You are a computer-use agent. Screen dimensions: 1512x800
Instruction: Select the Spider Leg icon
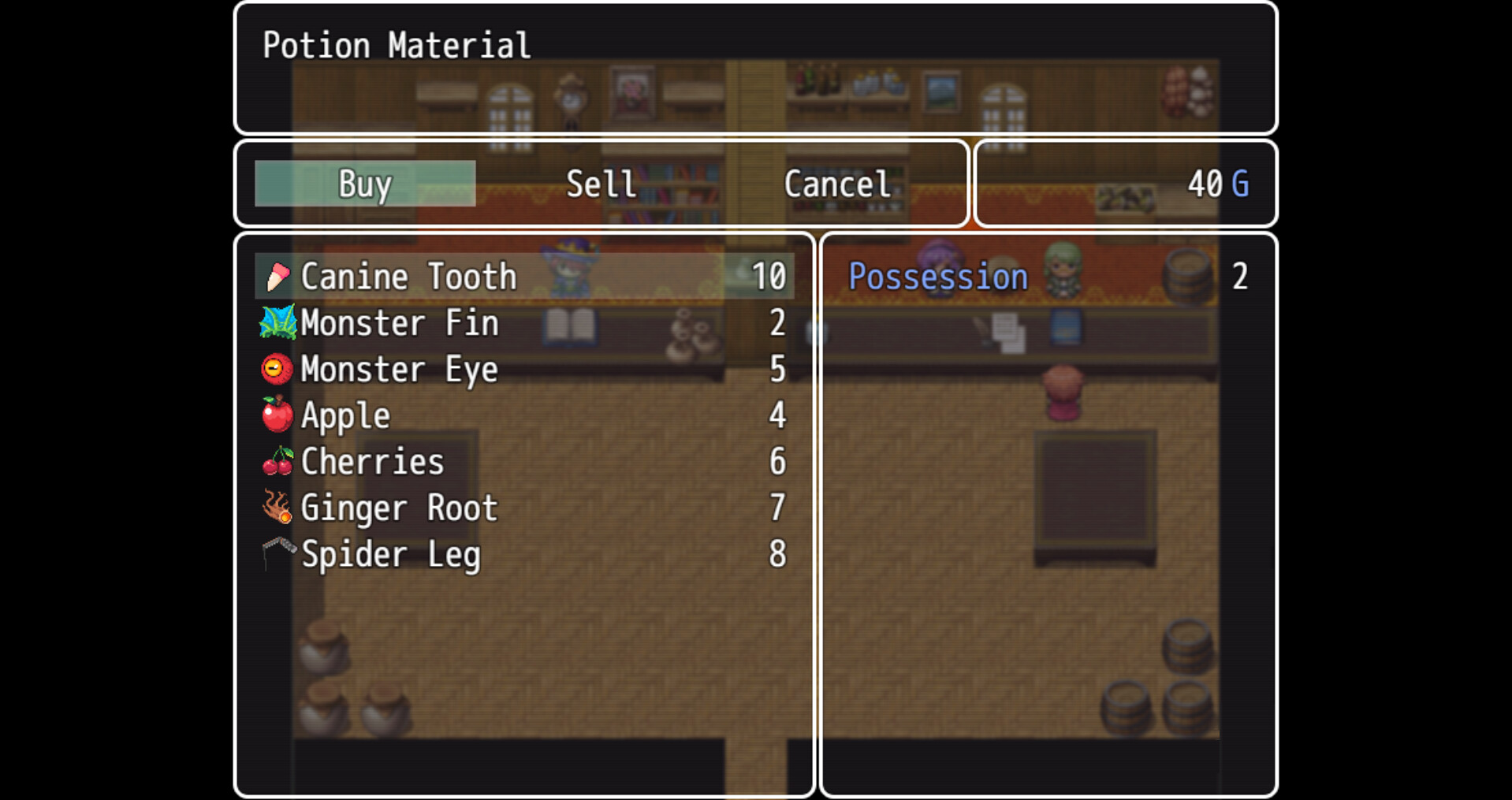coord(276,554)
